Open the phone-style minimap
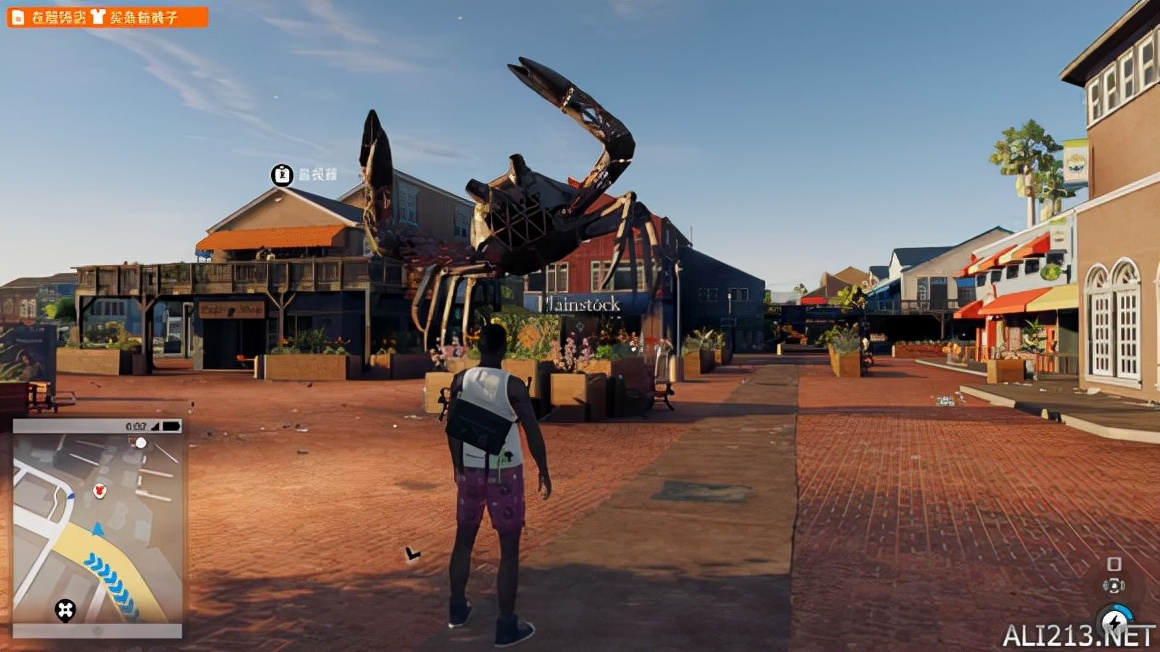Viewport: 1160px width, 652px height. tap(98, 528)
